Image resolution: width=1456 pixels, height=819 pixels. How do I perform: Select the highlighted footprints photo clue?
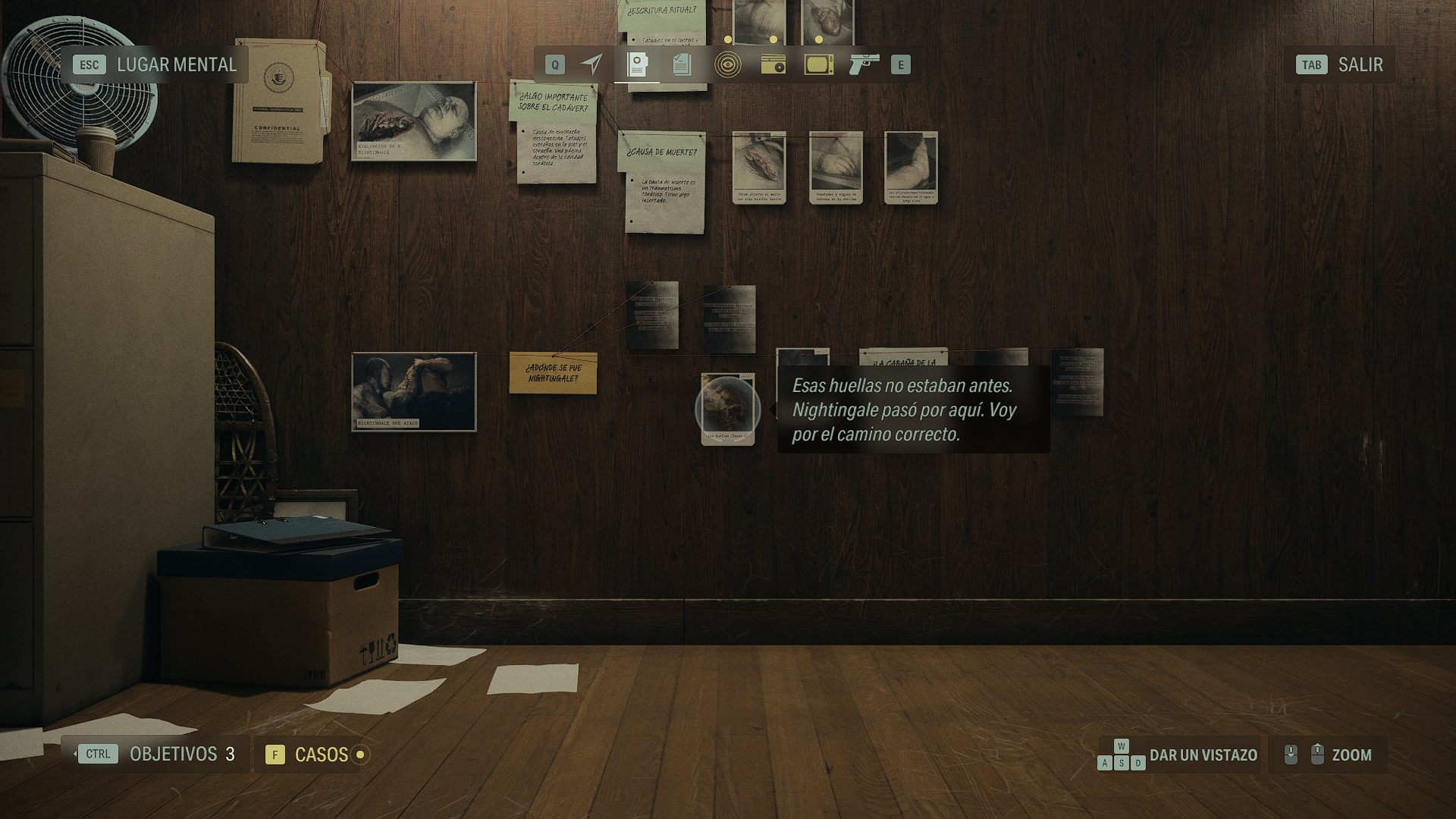tap(728, 409)
